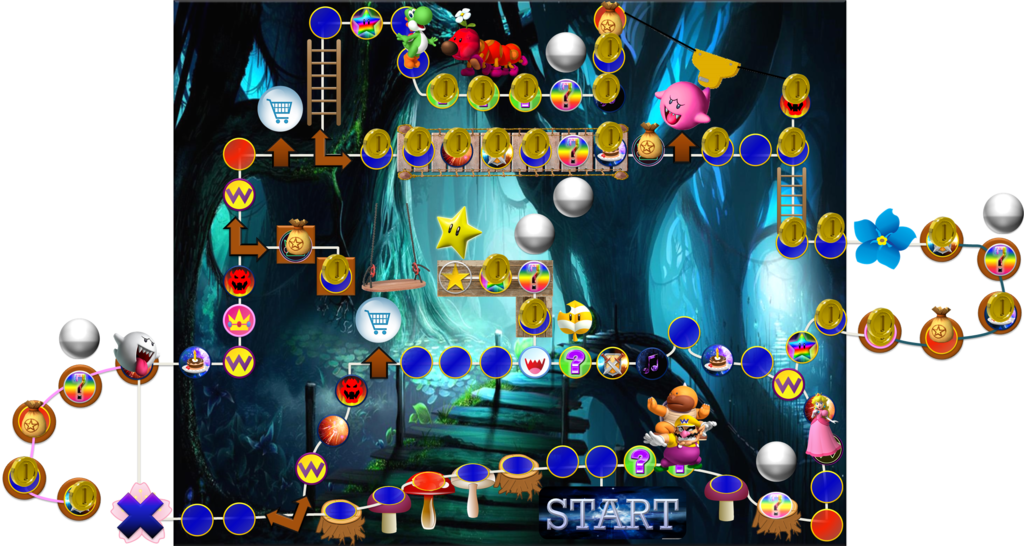This screenshot has width=1024, height=546.
Task: Click the crossed hourglass board space
Action: 612,361
